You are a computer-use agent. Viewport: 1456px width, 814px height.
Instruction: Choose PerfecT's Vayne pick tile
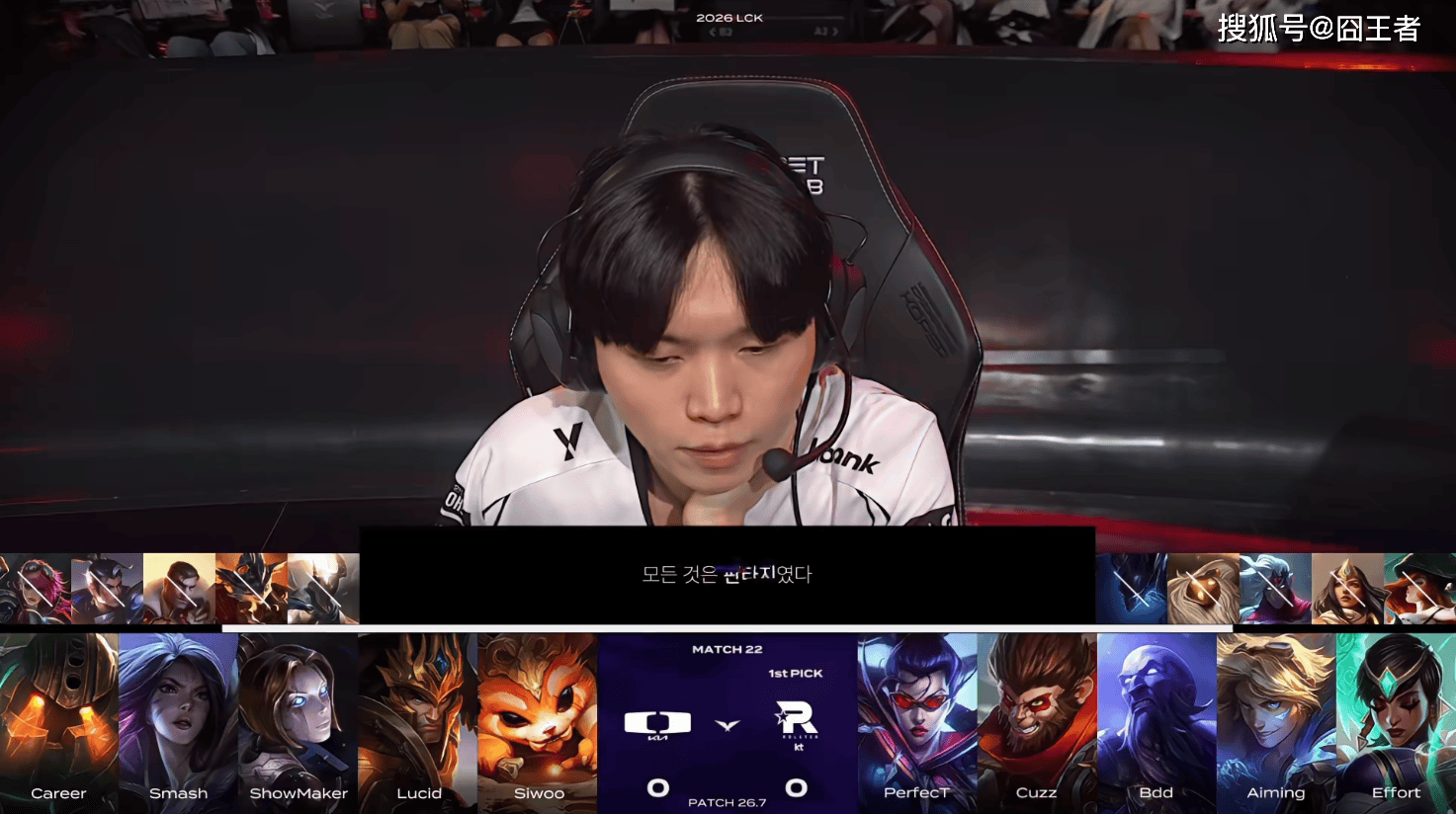917,721
